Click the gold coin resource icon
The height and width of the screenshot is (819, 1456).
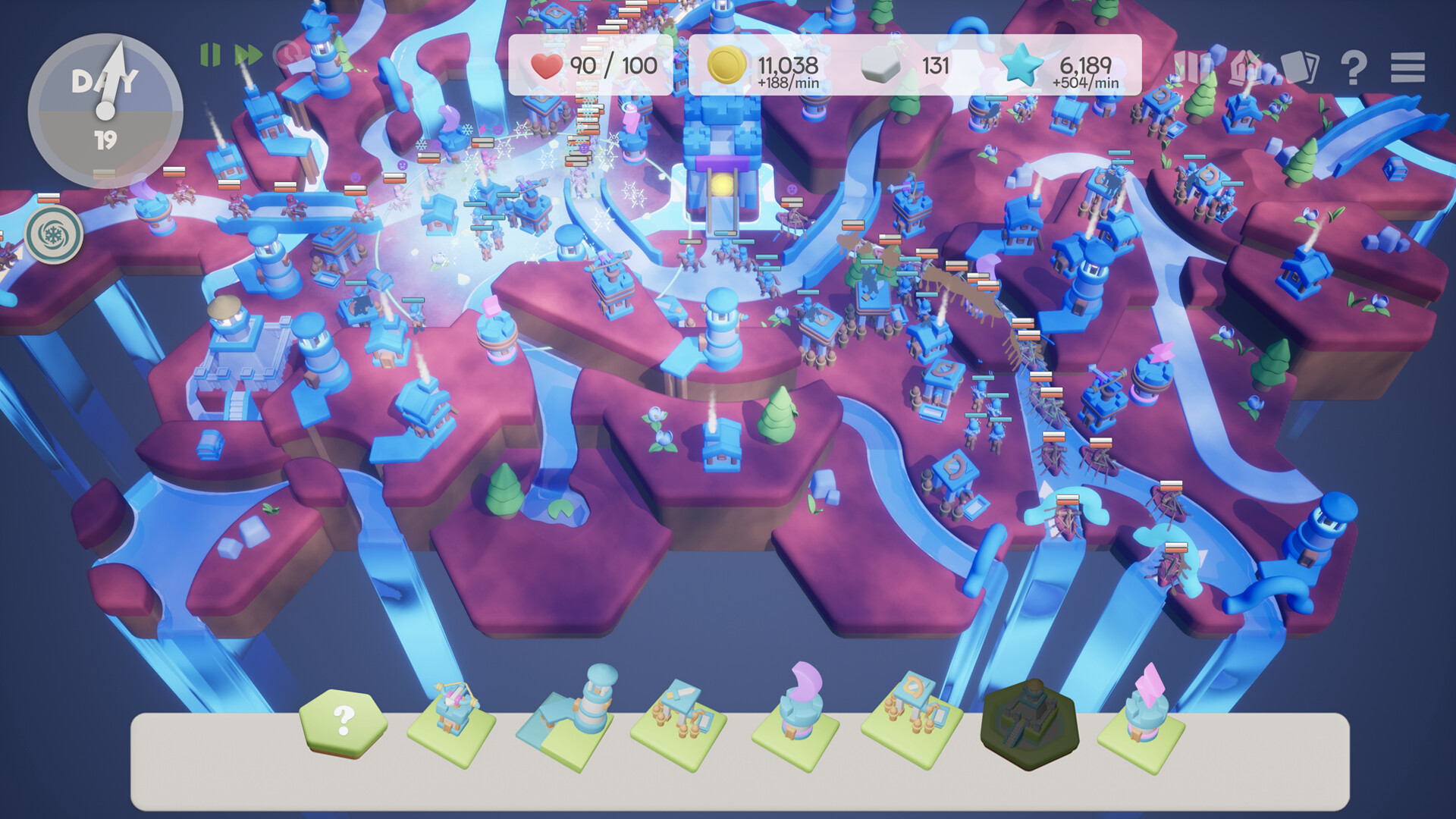tap(728, 67)
